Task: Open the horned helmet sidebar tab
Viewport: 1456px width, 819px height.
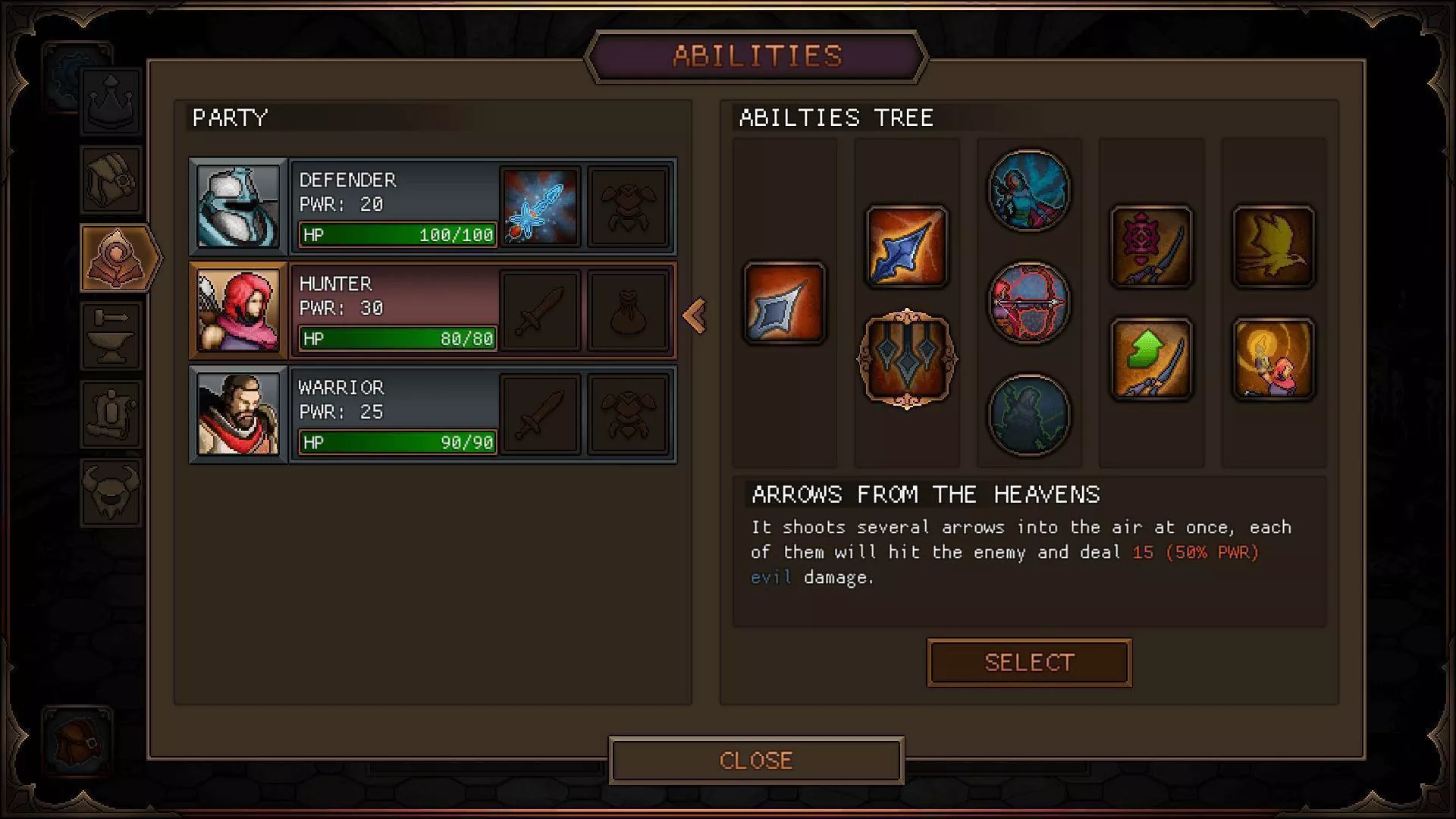Action: [111, 492]
